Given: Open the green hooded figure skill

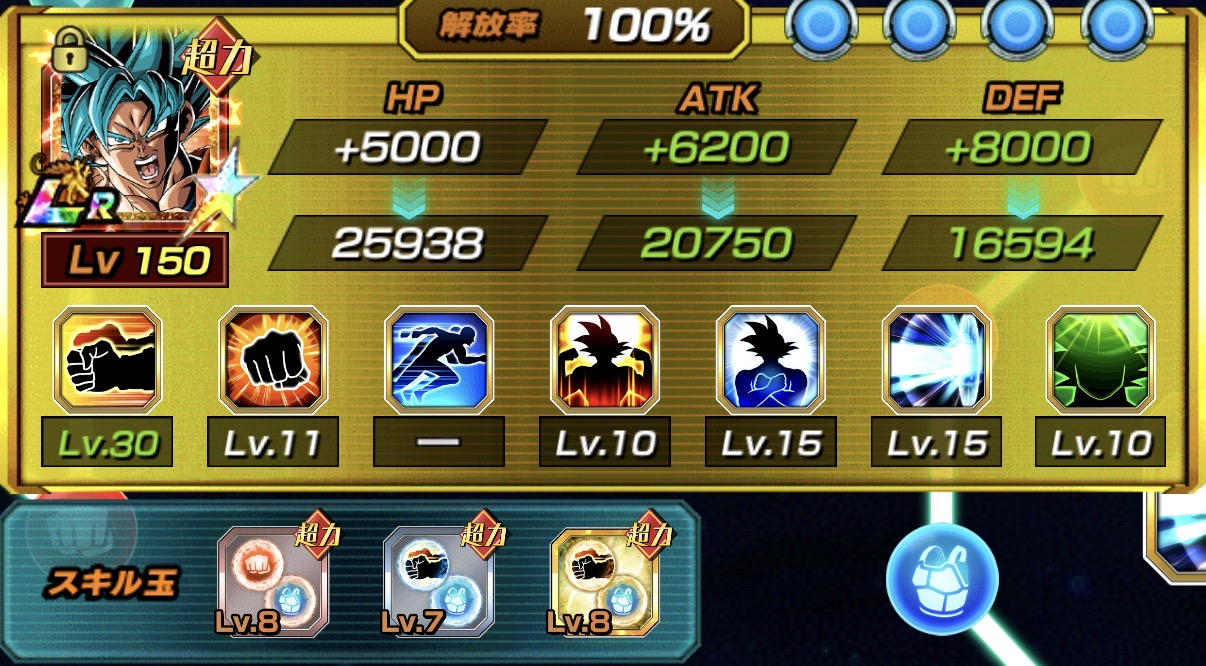Looking at the screenshot, I should tap(1101, 361).
